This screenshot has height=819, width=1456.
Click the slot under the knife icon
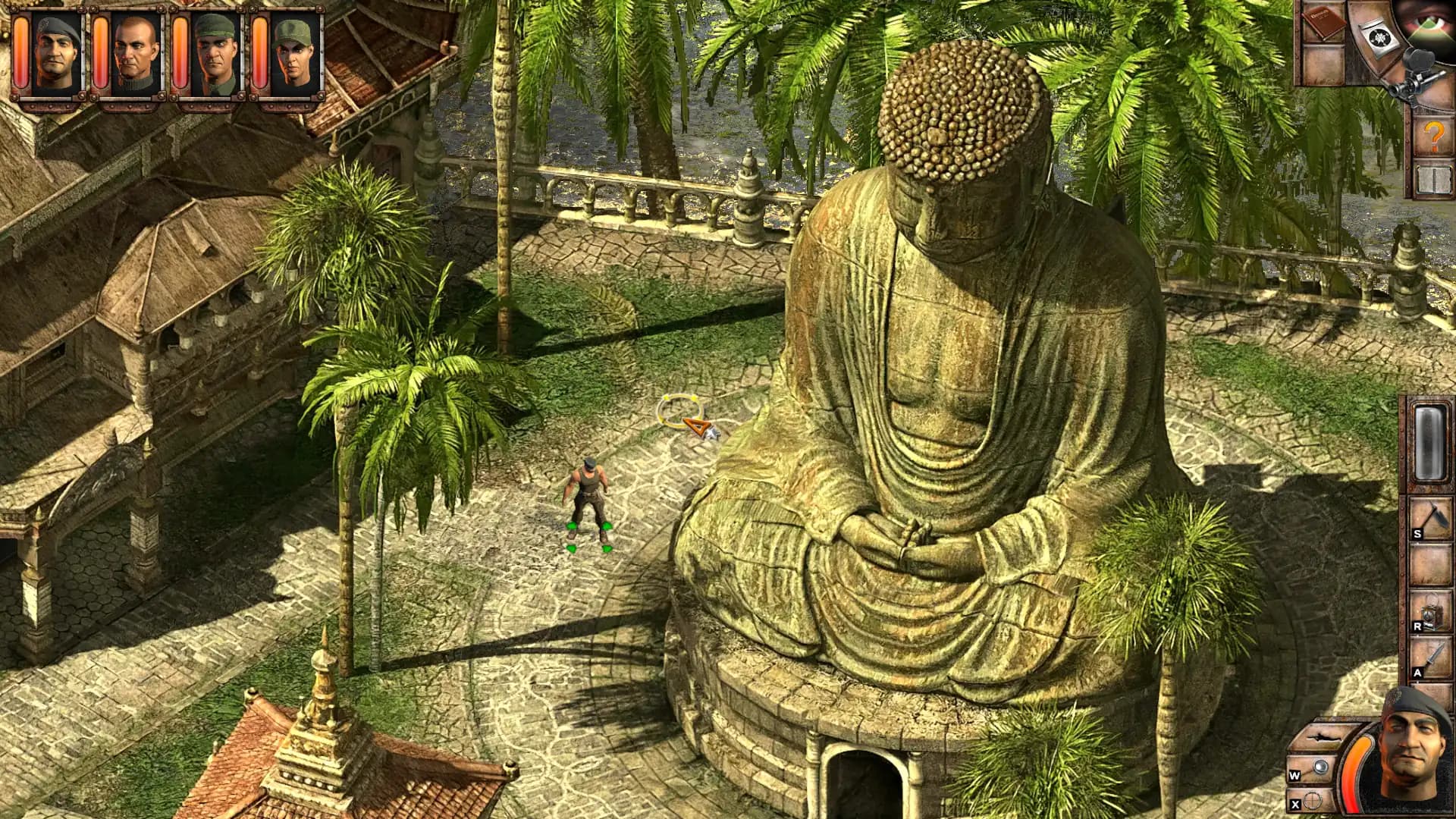[x=1430, y=702]
